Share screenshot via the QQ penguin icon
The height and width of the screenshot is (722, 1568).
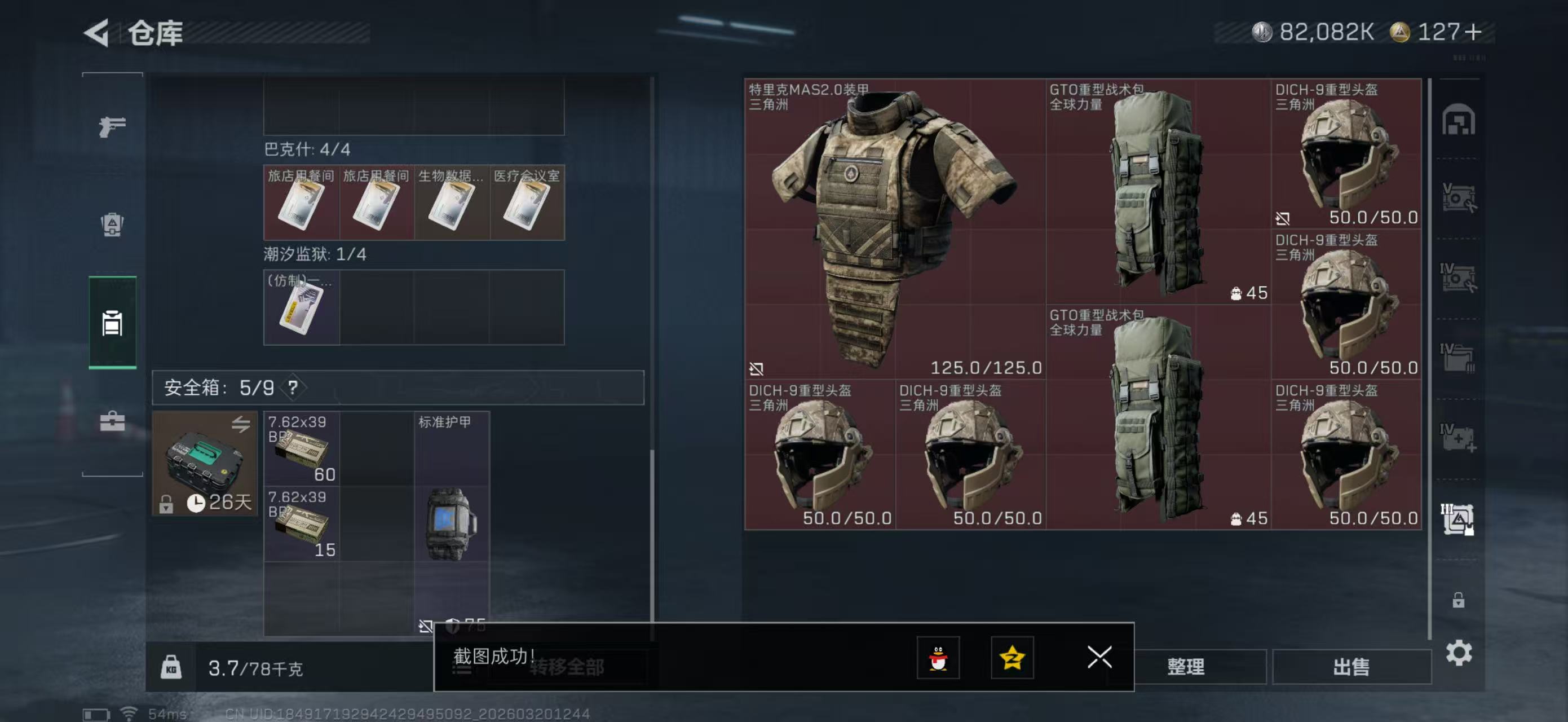940,658
